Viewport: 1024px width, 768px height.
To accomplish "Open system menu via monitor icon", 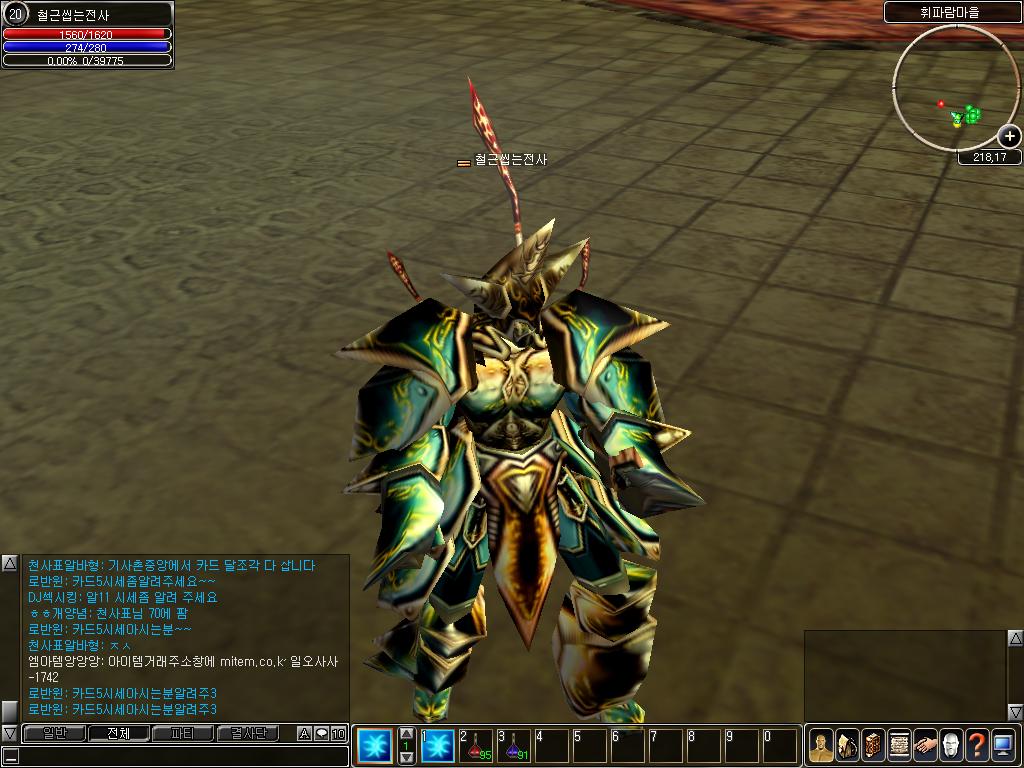I will (1003, 745).
